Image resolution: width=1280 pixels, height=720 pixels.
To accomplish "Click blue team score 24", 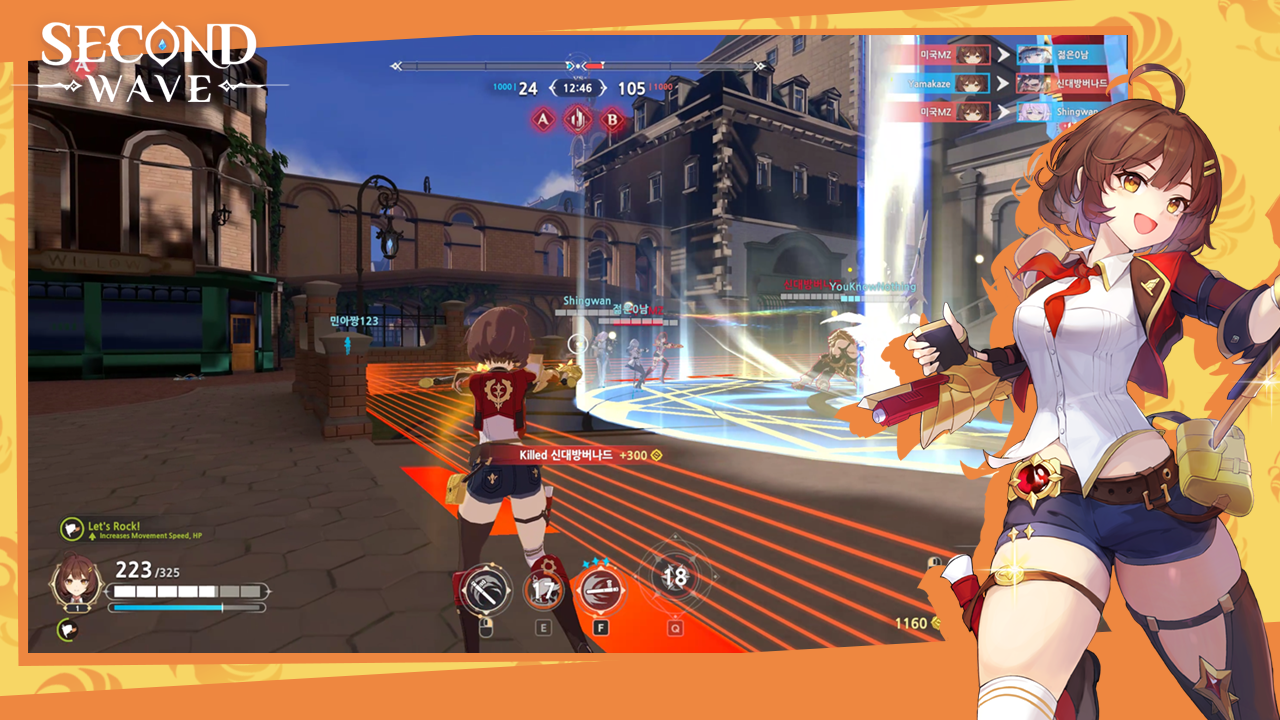I will pos(529,88).
